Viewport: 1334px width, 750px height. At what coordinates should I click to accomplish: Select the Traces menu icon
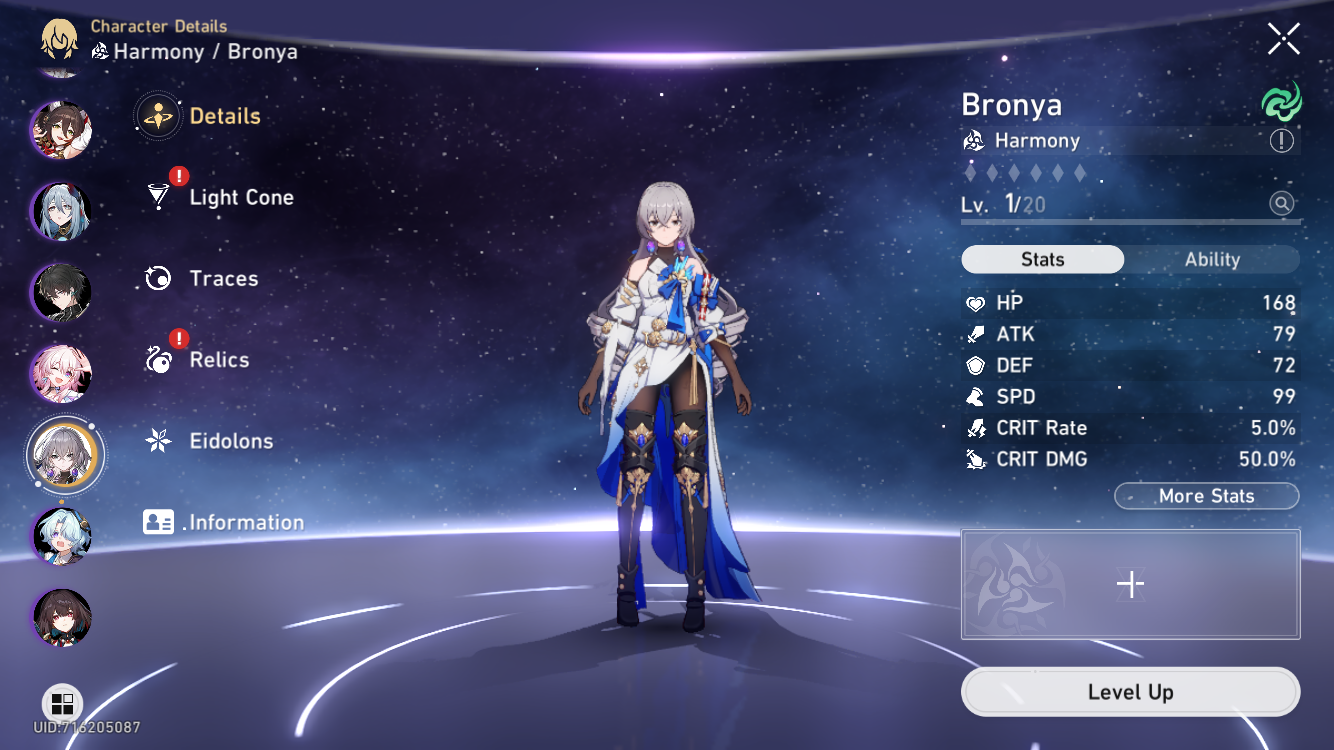pyautogui.click(x=157, y=278)
